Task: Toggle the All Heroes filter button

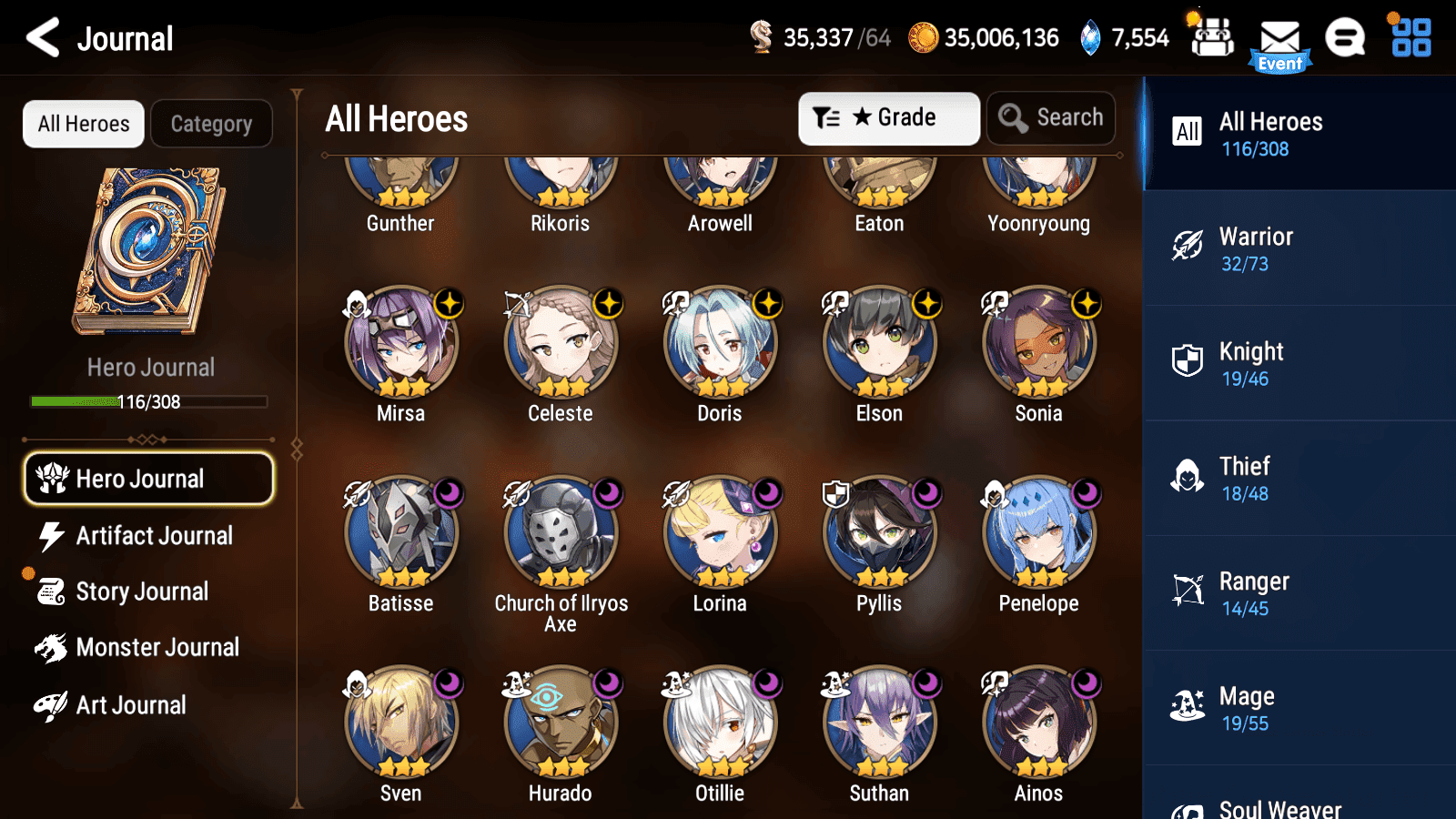Action: [x=83, y=124]
